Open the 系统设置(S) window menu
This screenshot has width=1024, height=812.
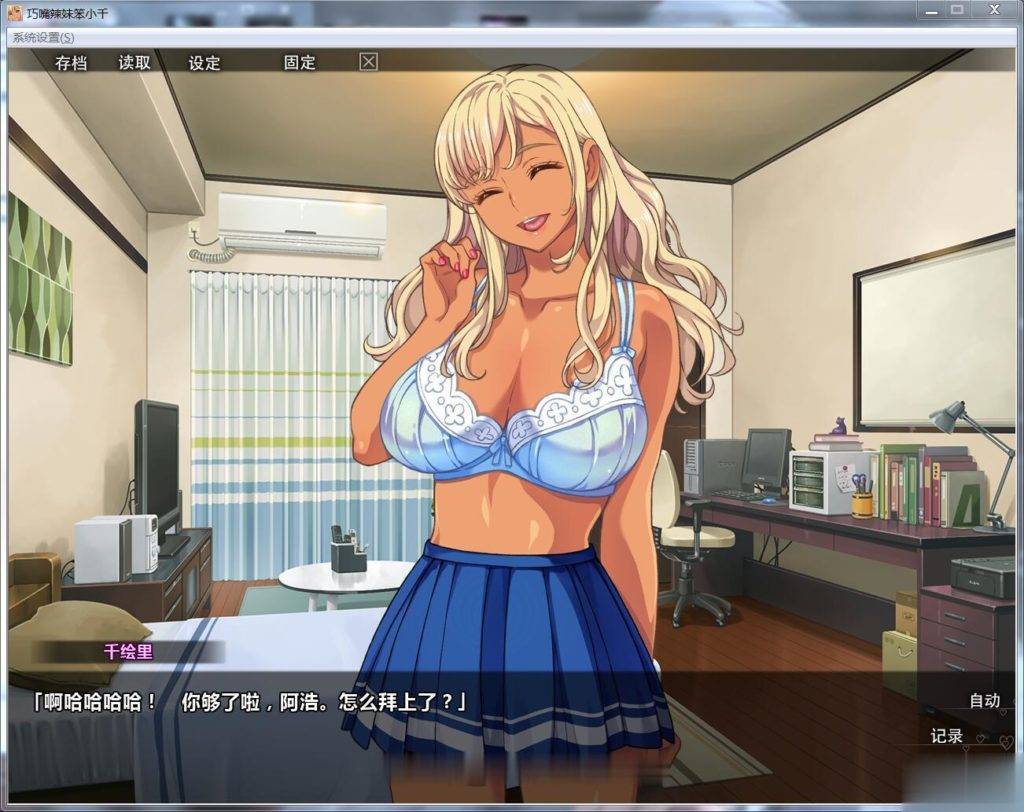point(43,37)
